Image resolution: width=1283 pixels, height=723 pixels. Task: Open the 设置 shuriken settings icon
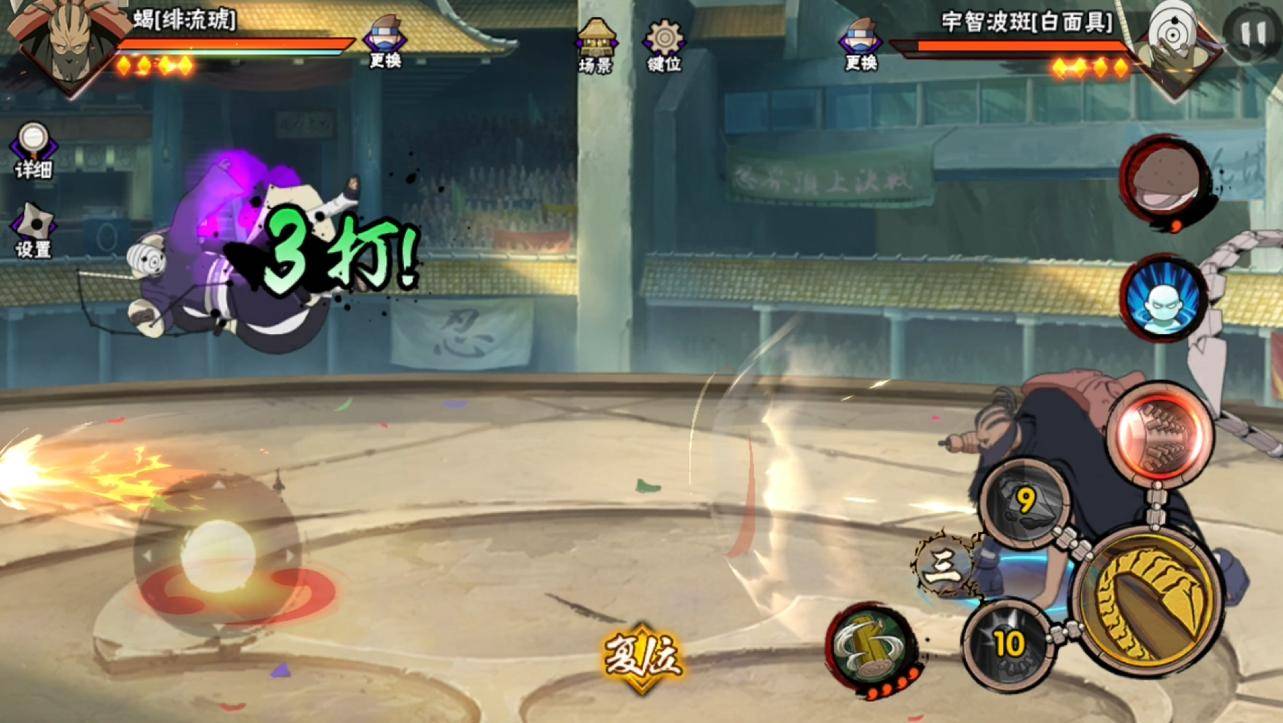pyautogui.click(x=33, y=229)
